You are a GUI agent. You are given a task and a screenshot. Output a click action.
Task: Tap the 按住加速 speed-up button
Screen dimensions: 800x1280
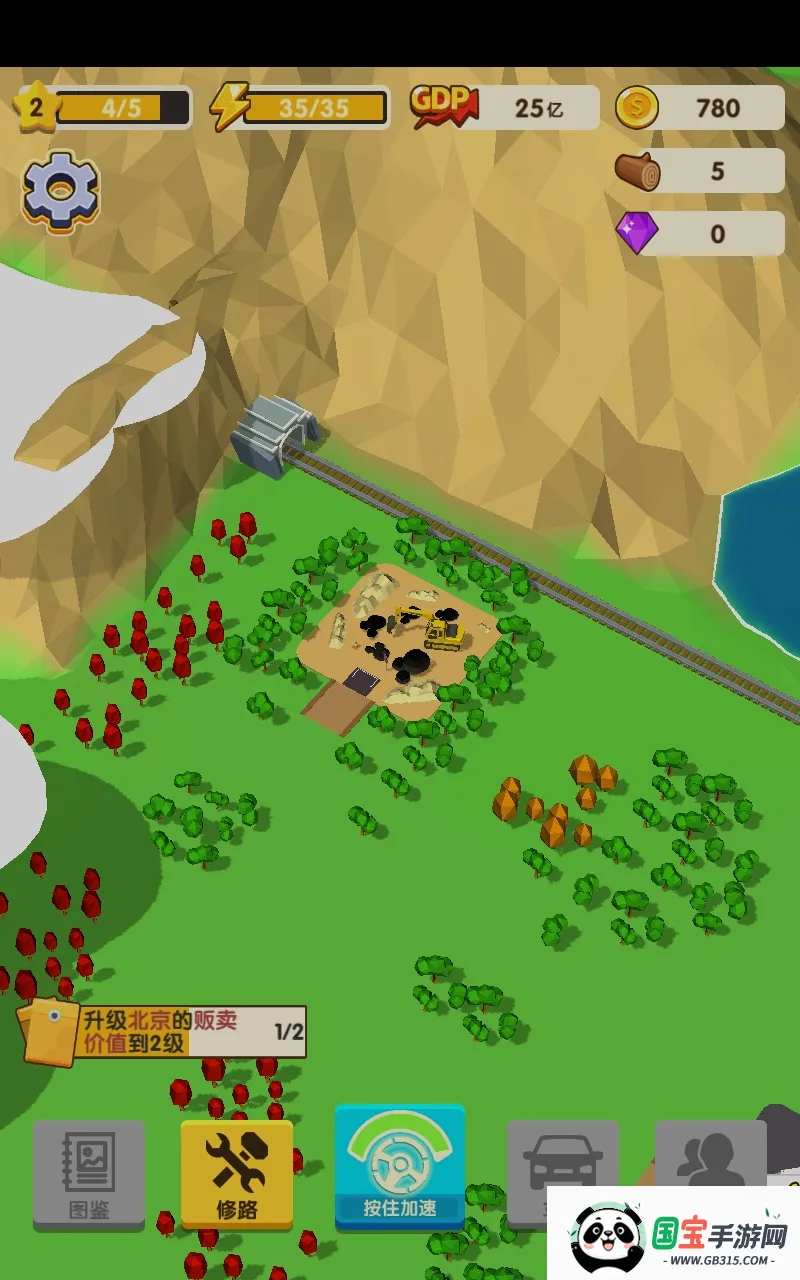coord(400,1167)
